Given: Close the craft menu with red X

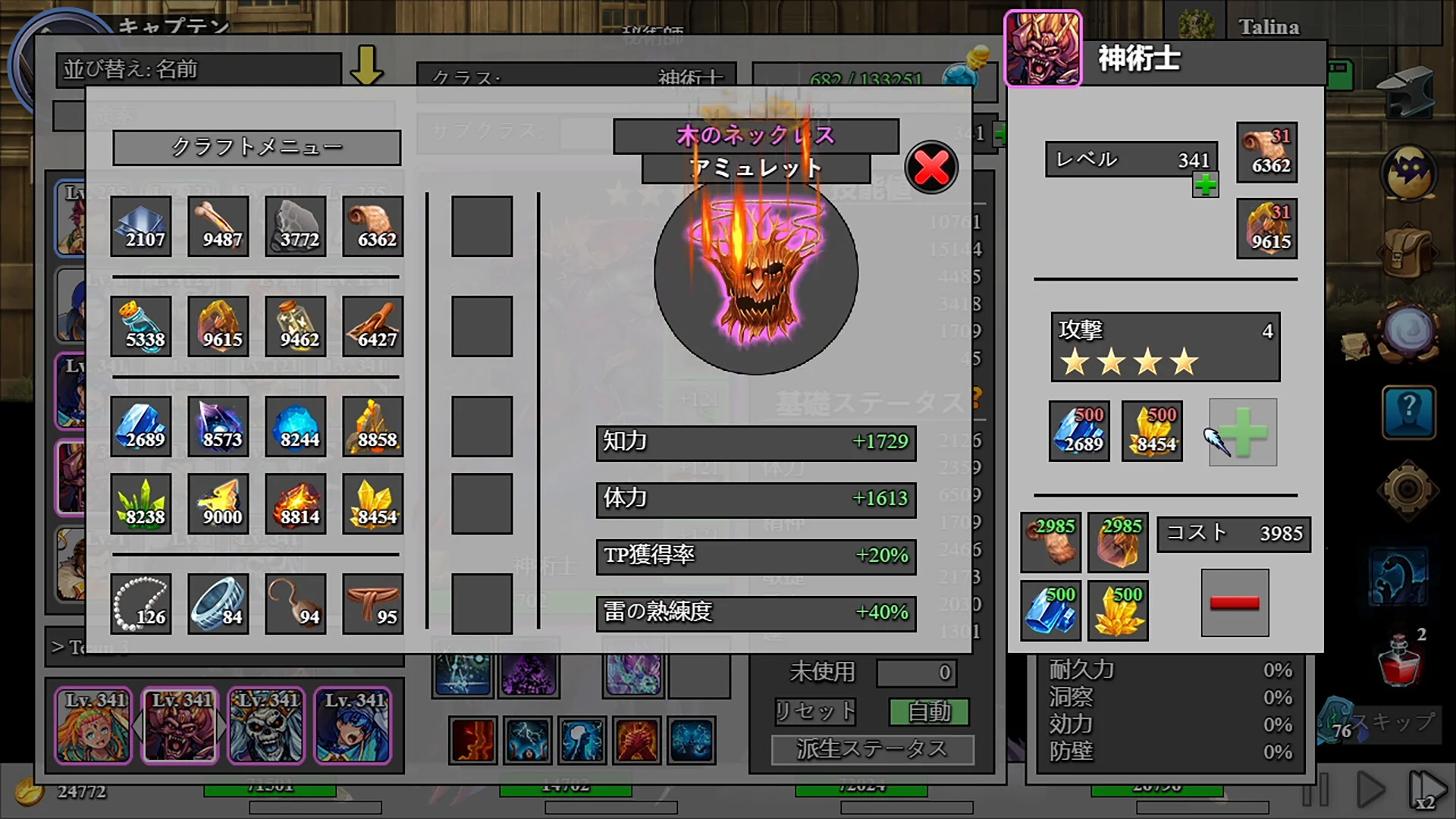Looking at the screenshot, I should [x=931, y=168].
